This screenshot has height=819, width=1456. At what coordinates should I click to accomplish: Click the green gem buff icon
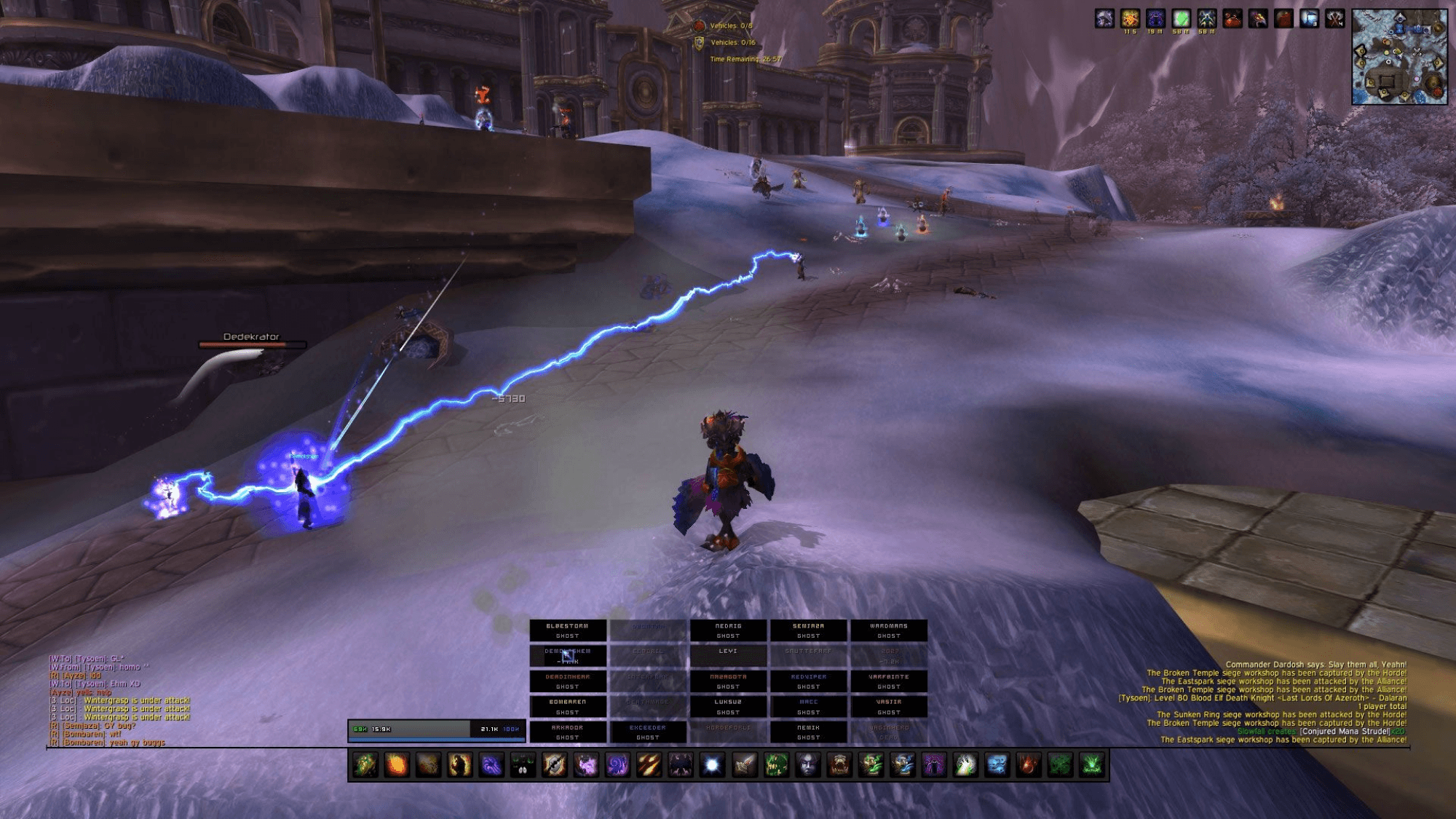(1181, 20)
